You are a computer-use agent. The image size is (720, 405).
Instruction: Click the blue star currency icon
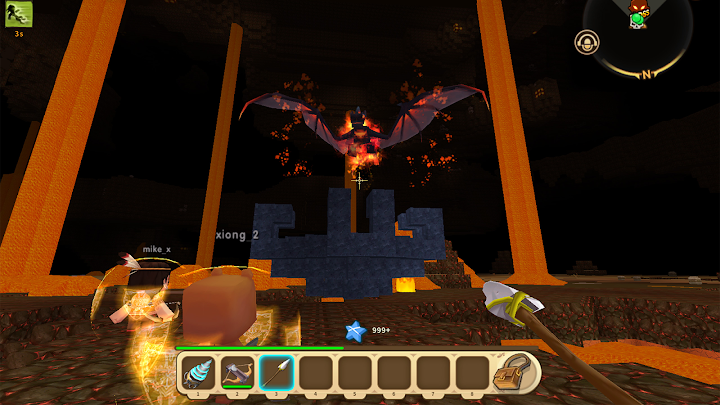(x=354, y=329)
